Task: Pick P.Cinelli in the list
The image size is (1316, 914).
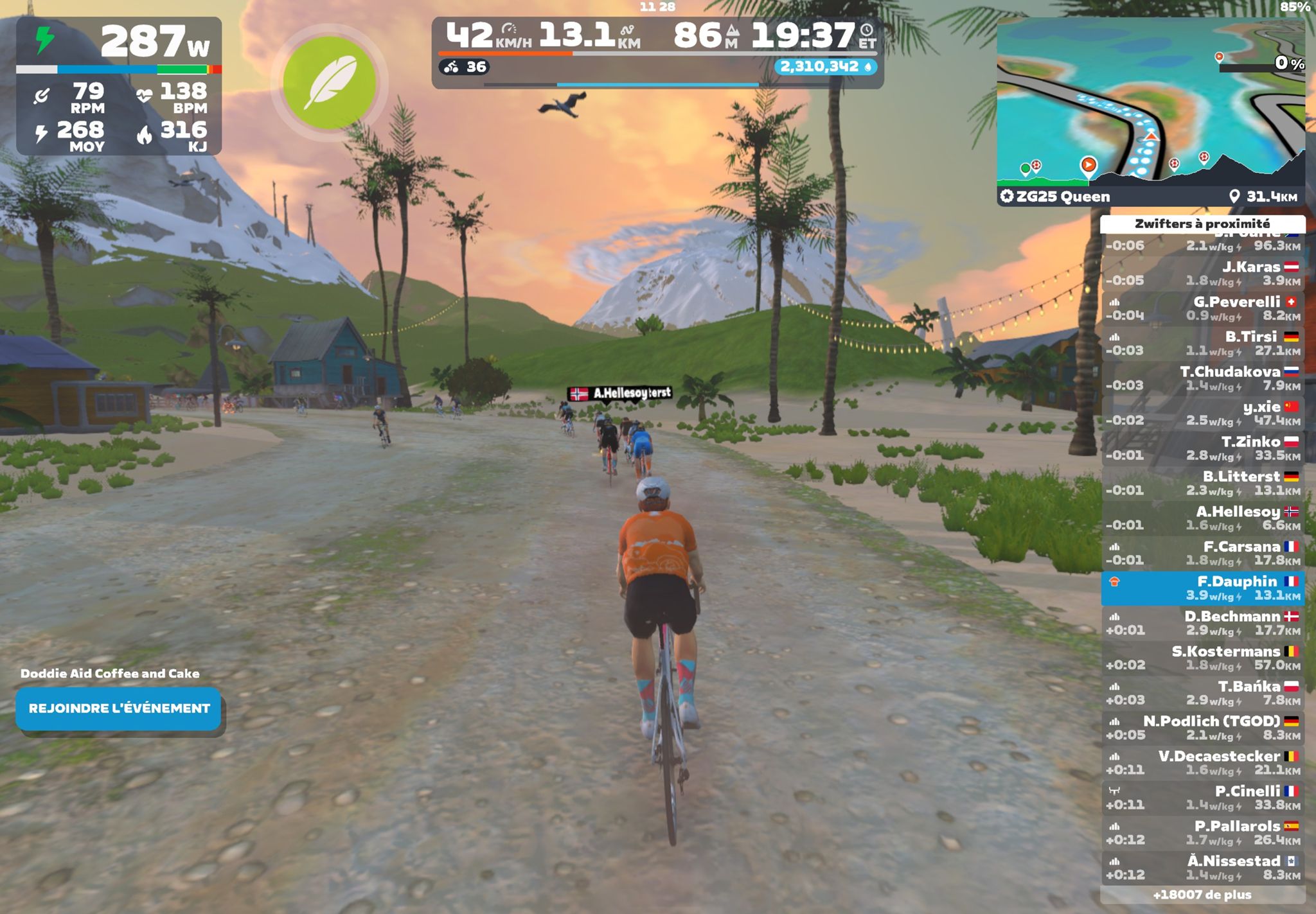Action: click(1202, 798)
